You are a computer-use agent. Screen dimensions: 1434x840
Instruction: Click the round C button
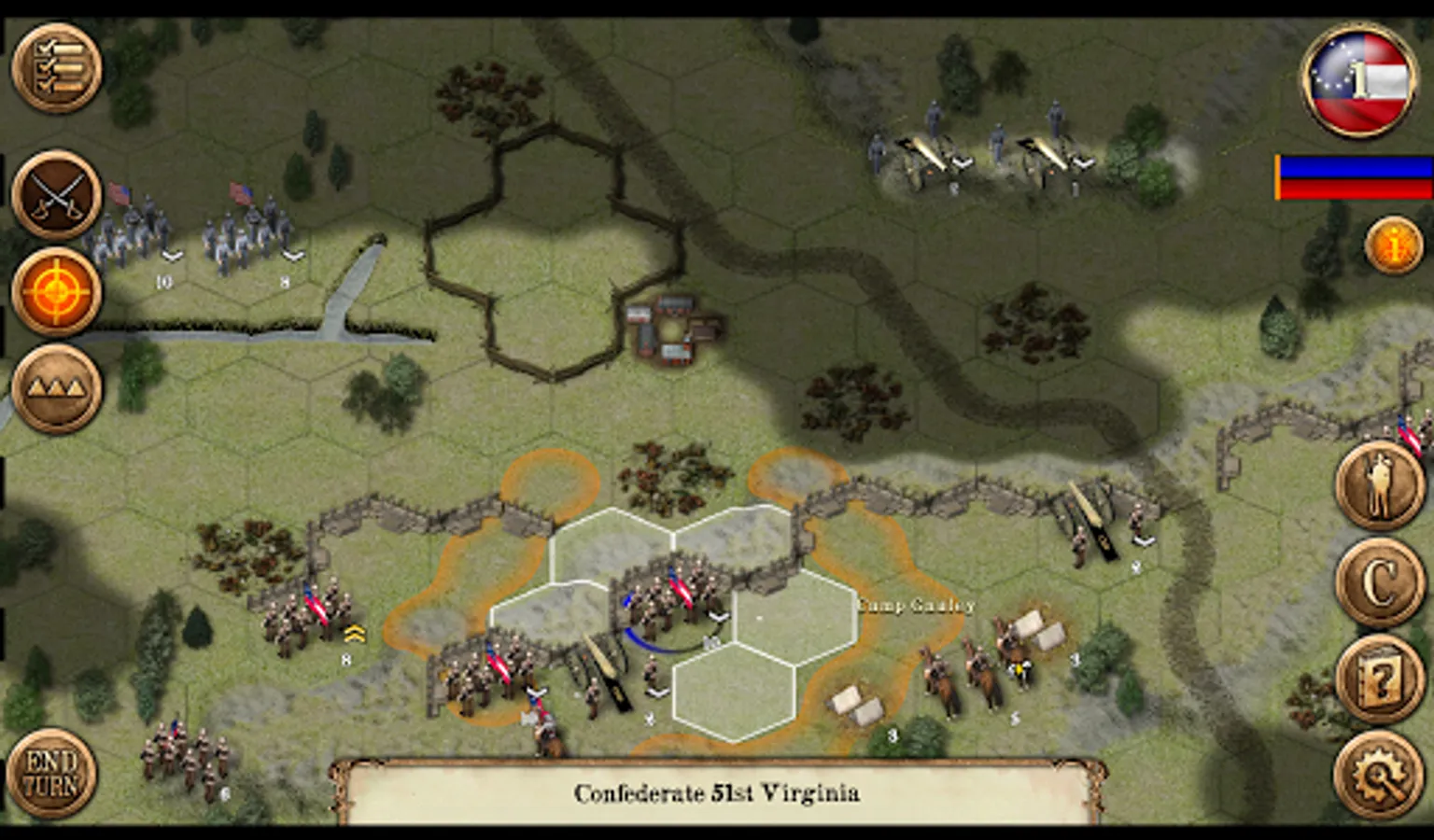pos(1380,583)
